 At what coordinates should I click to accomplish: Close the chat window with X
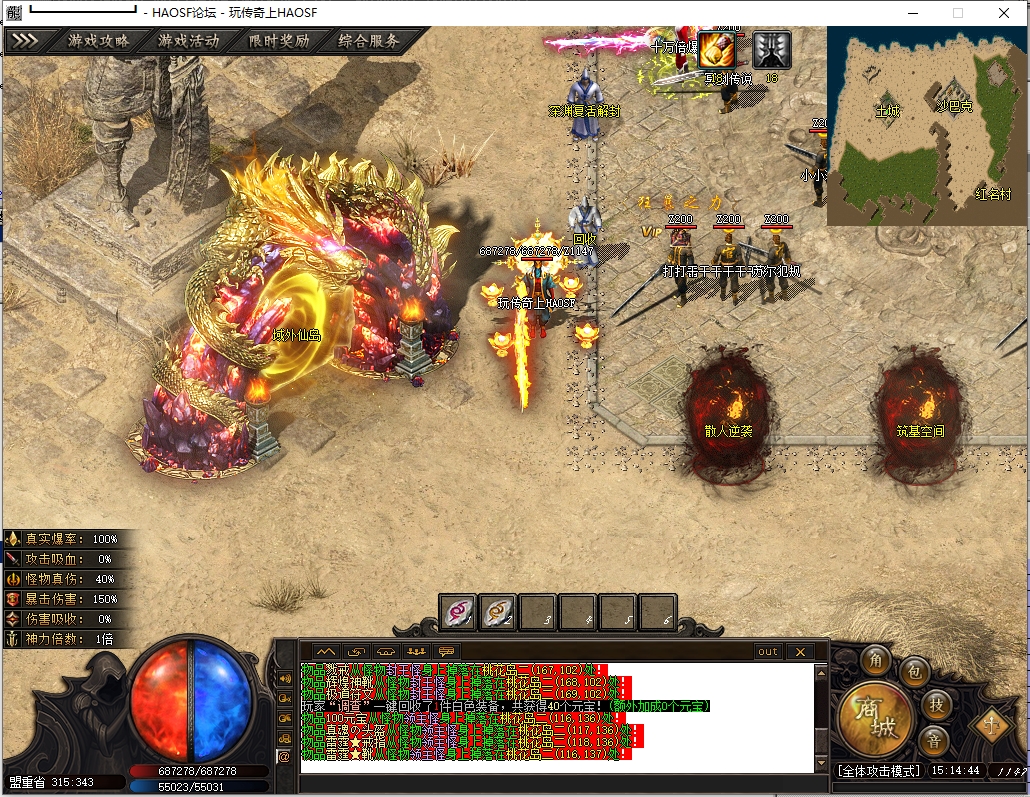[x=799, y=652]
